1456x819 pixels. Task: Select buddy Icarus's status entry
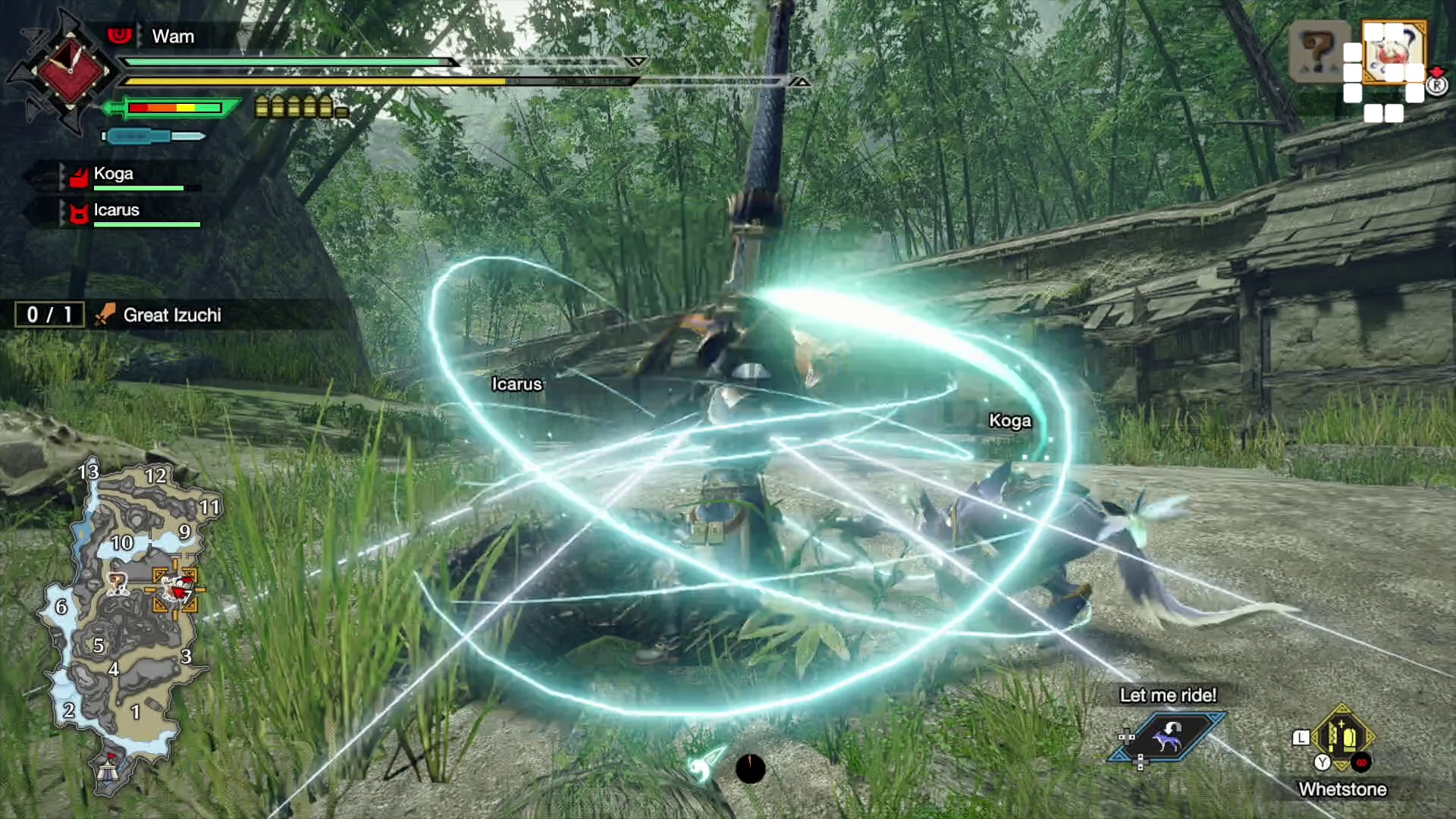(x=117, y=211)
